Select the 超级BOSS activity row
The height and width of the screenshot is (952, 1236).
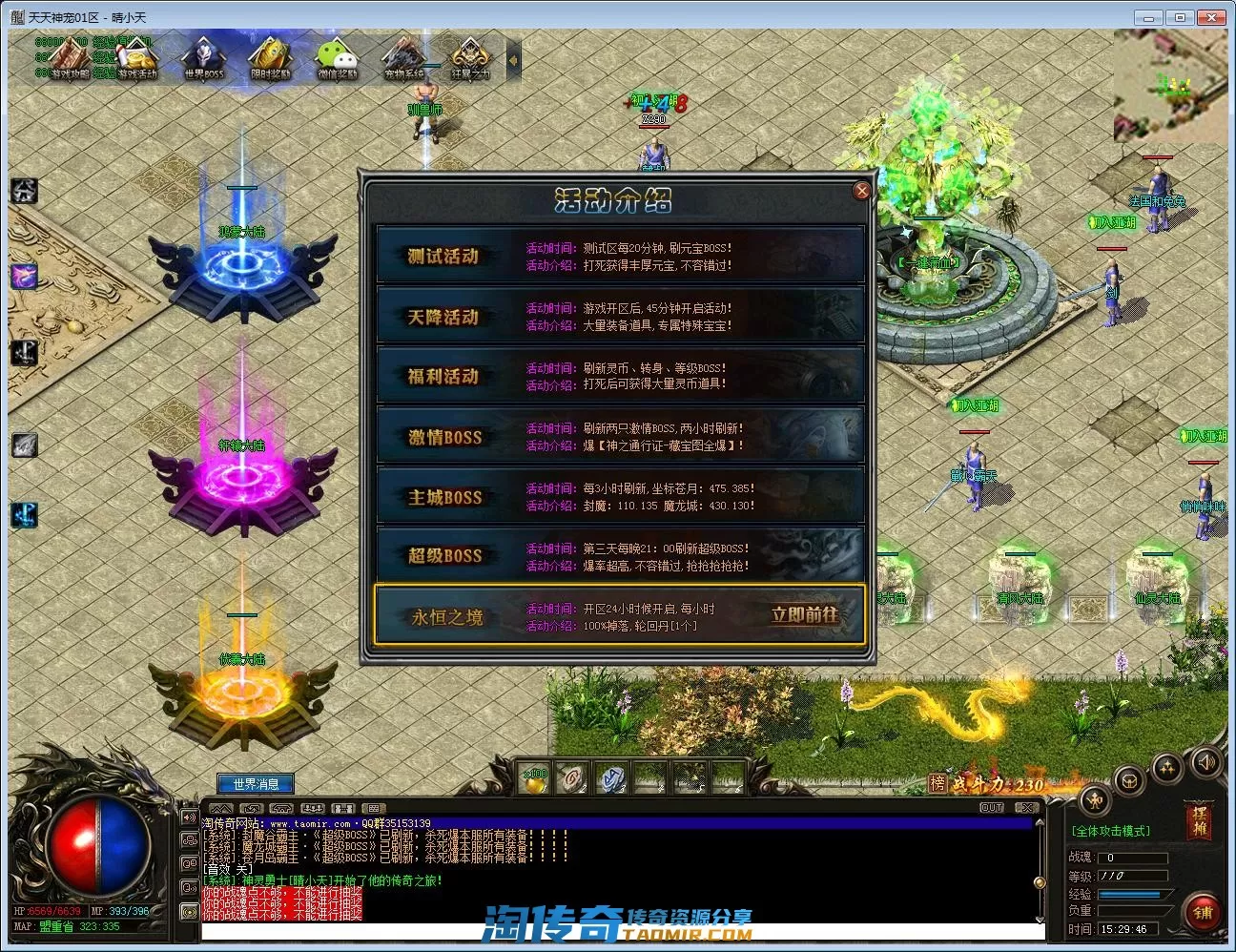point(444,556)
